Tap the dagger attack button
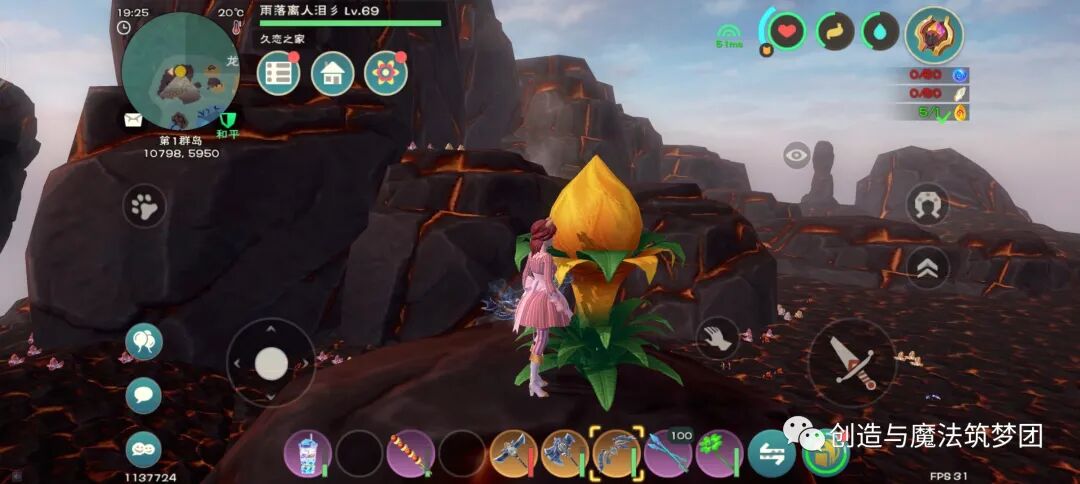 pyautogui.click(x=852, y=362)
